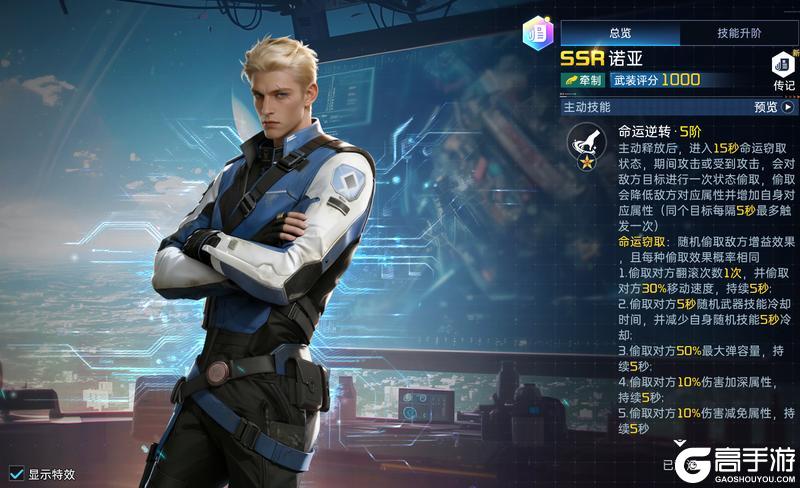Viewport: 800px width, 488px height.
Task: Switch to the 总览 tab
Action: [x=620, y=33]
